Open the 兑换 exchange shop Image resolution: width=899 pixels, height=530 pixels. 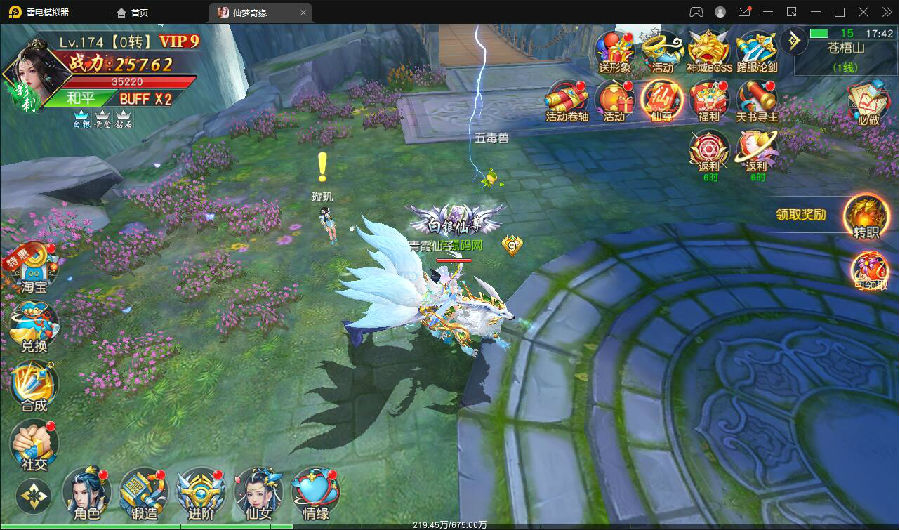tap(32, 325)
